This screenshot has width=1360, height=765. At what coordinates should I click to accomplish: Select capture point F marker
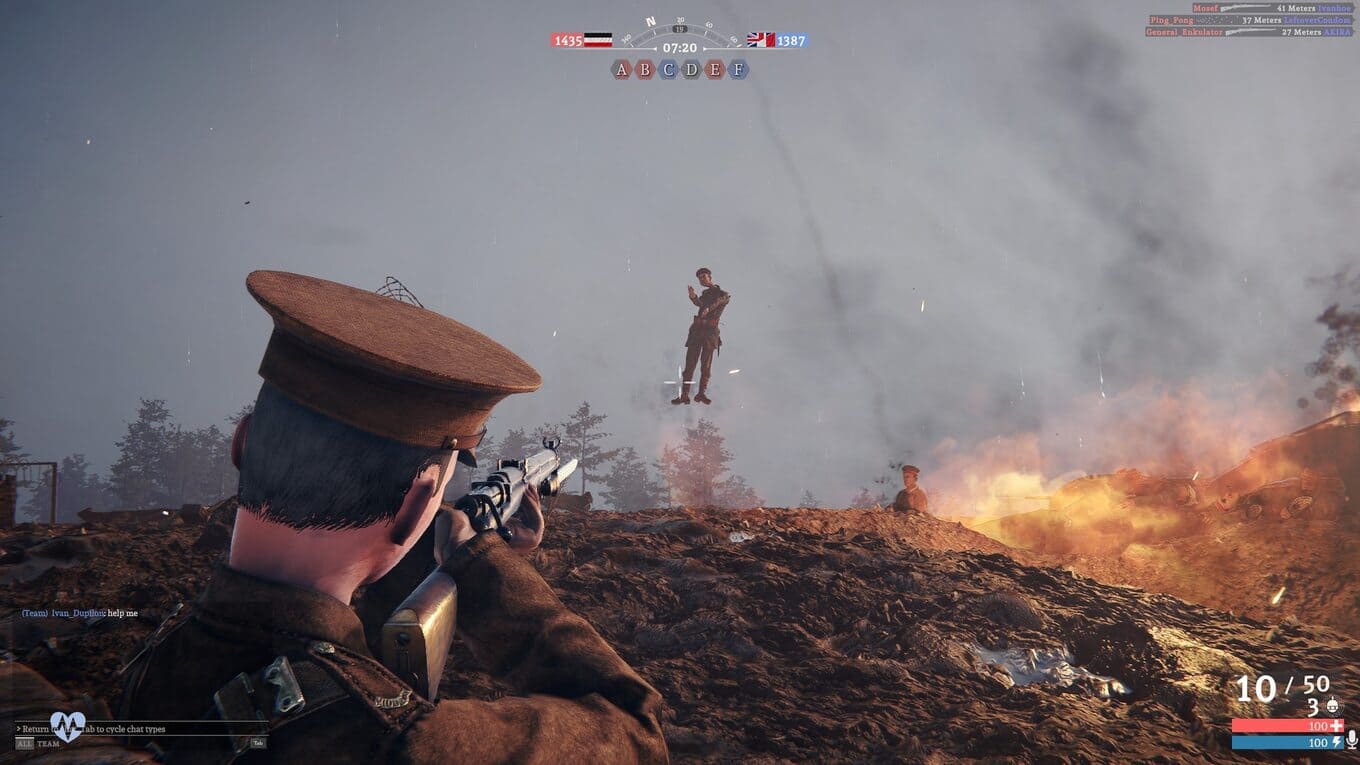click(x=738, y=69)
